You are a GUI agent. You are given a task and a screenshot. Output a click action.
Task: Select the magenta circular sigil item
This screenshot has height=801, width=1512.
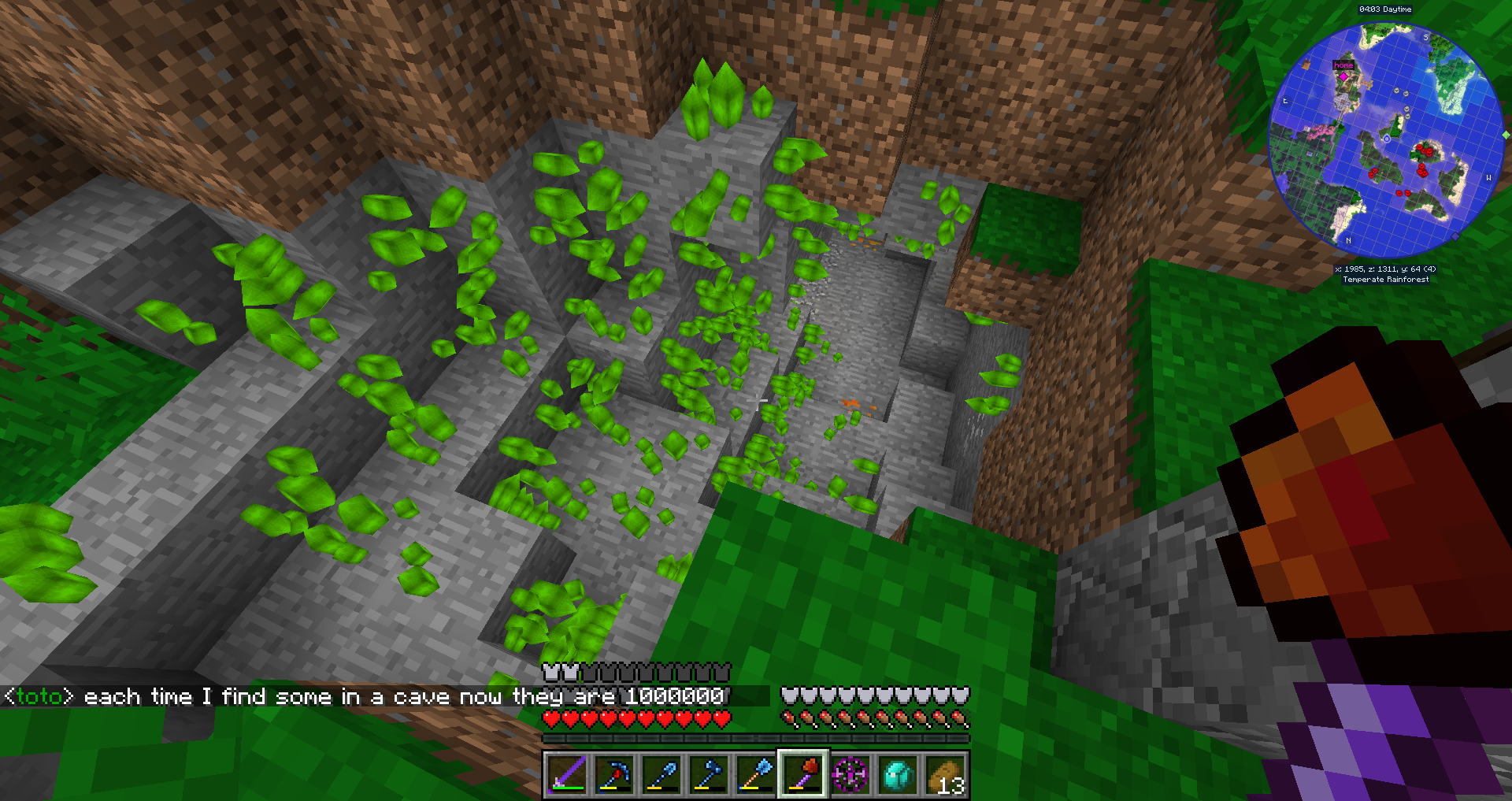(850, 774)
